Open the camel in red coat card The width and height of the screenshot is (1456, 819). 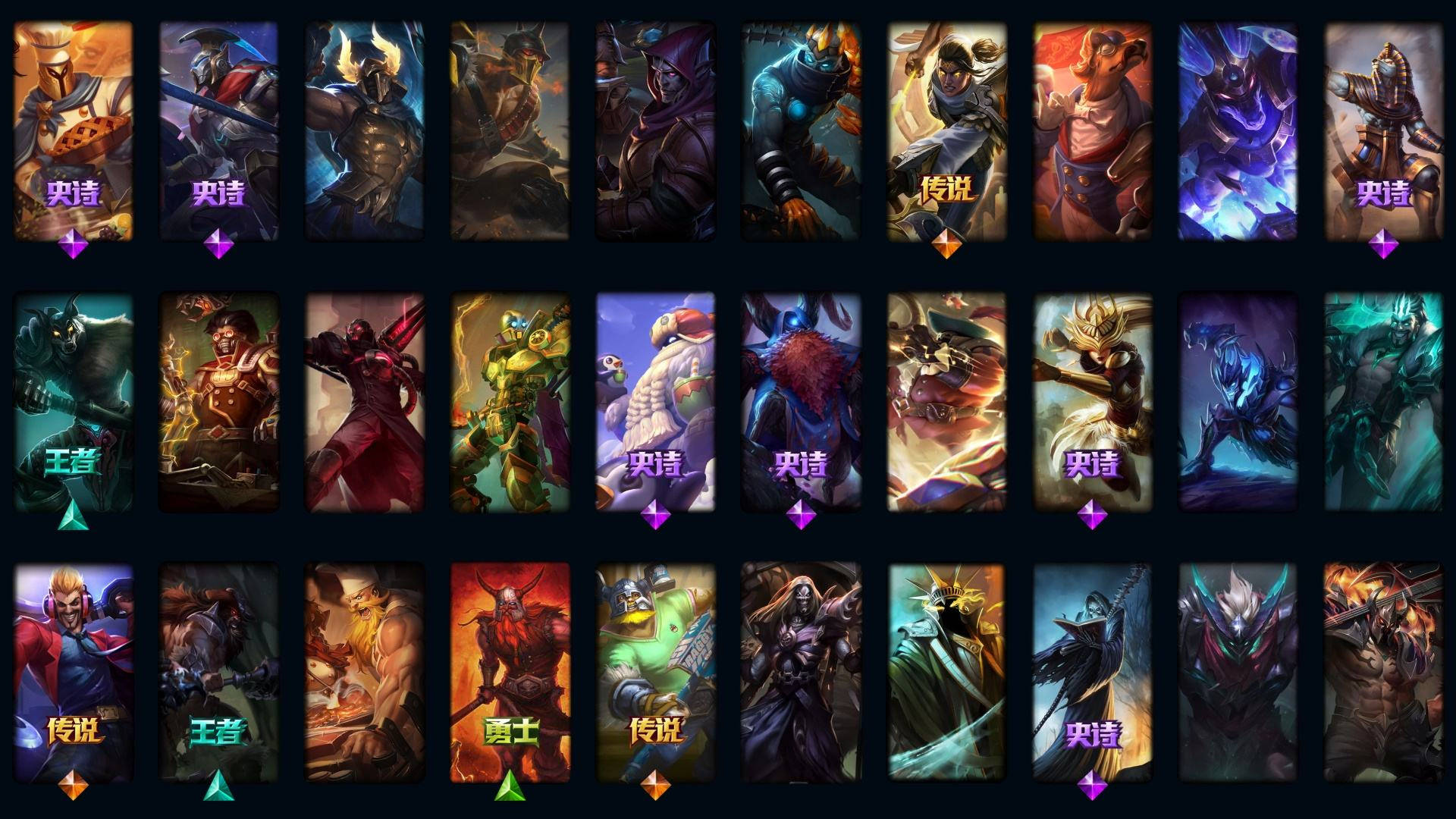coord(1092,130)
